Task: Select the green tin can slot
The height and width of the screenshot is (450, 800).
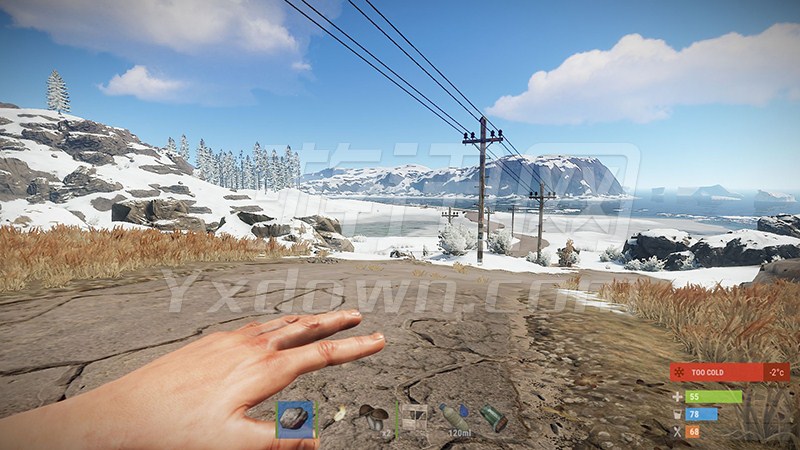Action: 493,419
